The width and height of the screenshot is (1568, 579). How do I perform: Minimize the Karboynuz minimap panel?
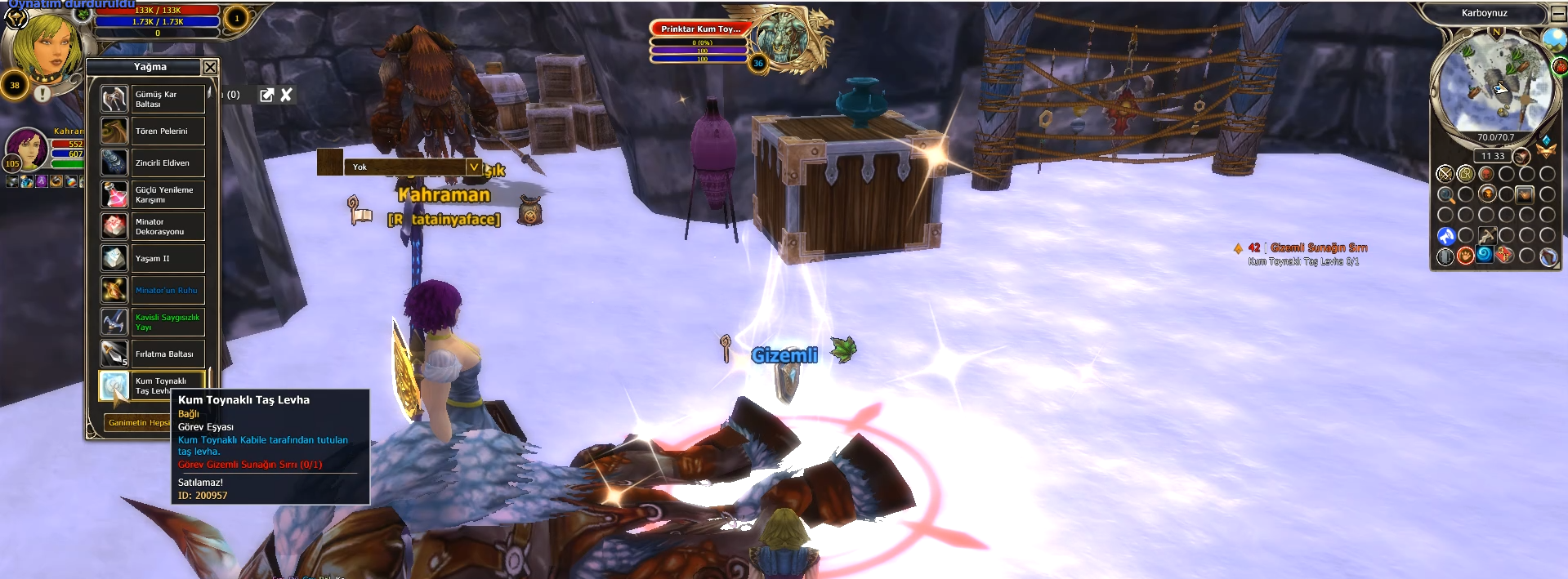pos(1557,14)
